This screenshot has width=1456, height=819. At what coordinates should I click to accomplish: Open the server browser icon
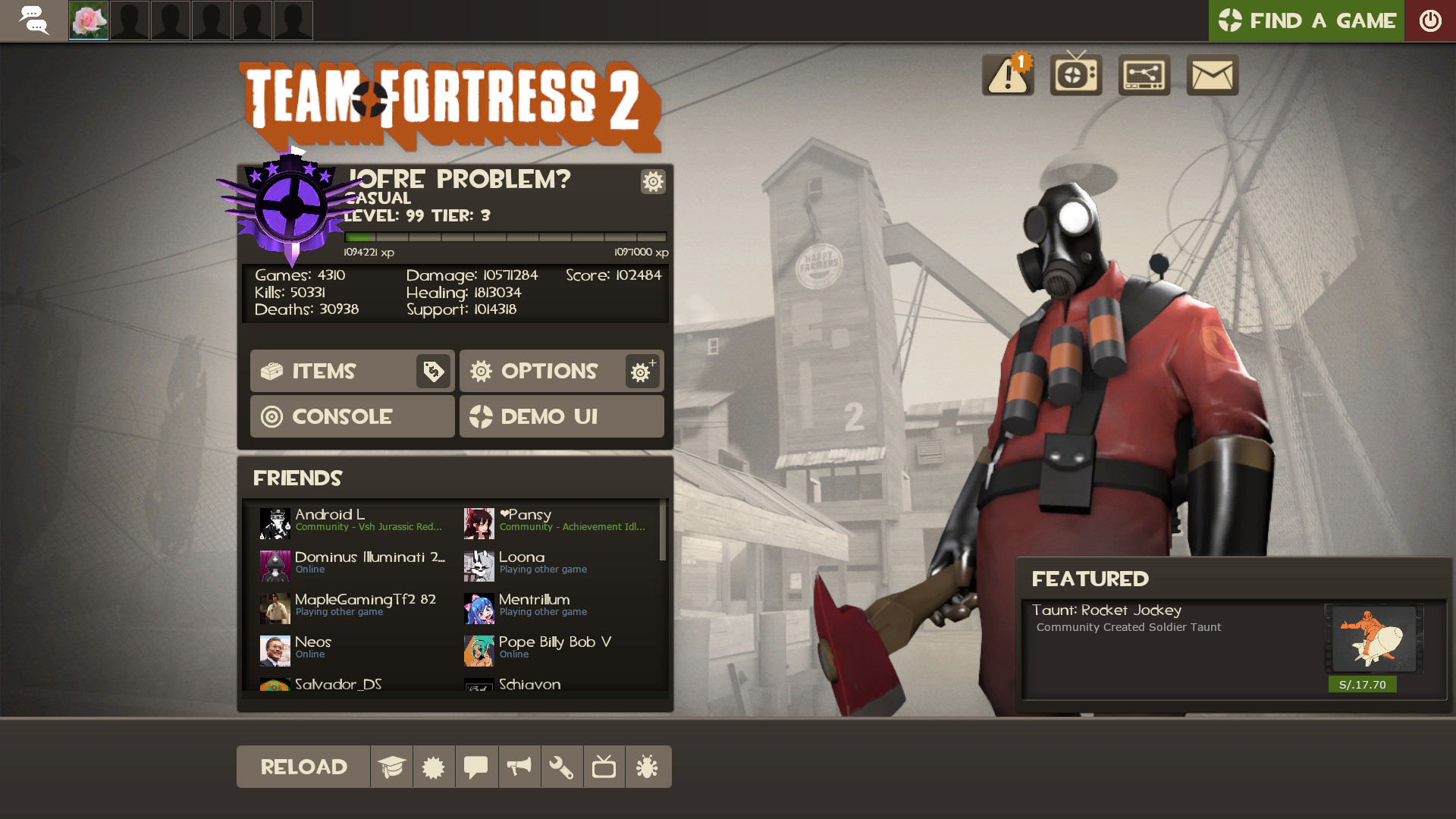tap(1144, 74)
